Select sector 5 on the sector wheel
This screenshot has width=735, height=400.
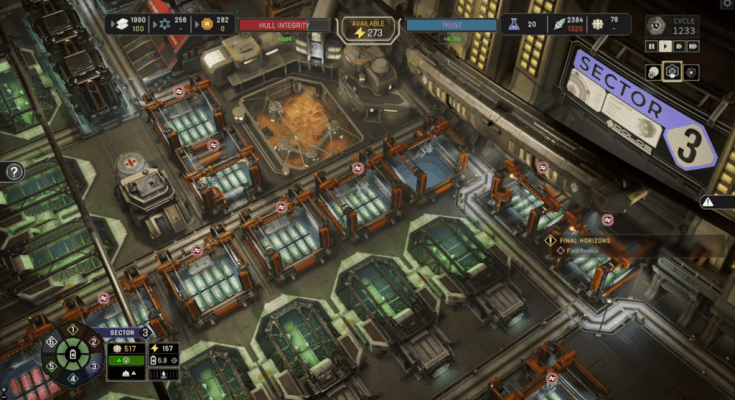[x=50, y=366]
